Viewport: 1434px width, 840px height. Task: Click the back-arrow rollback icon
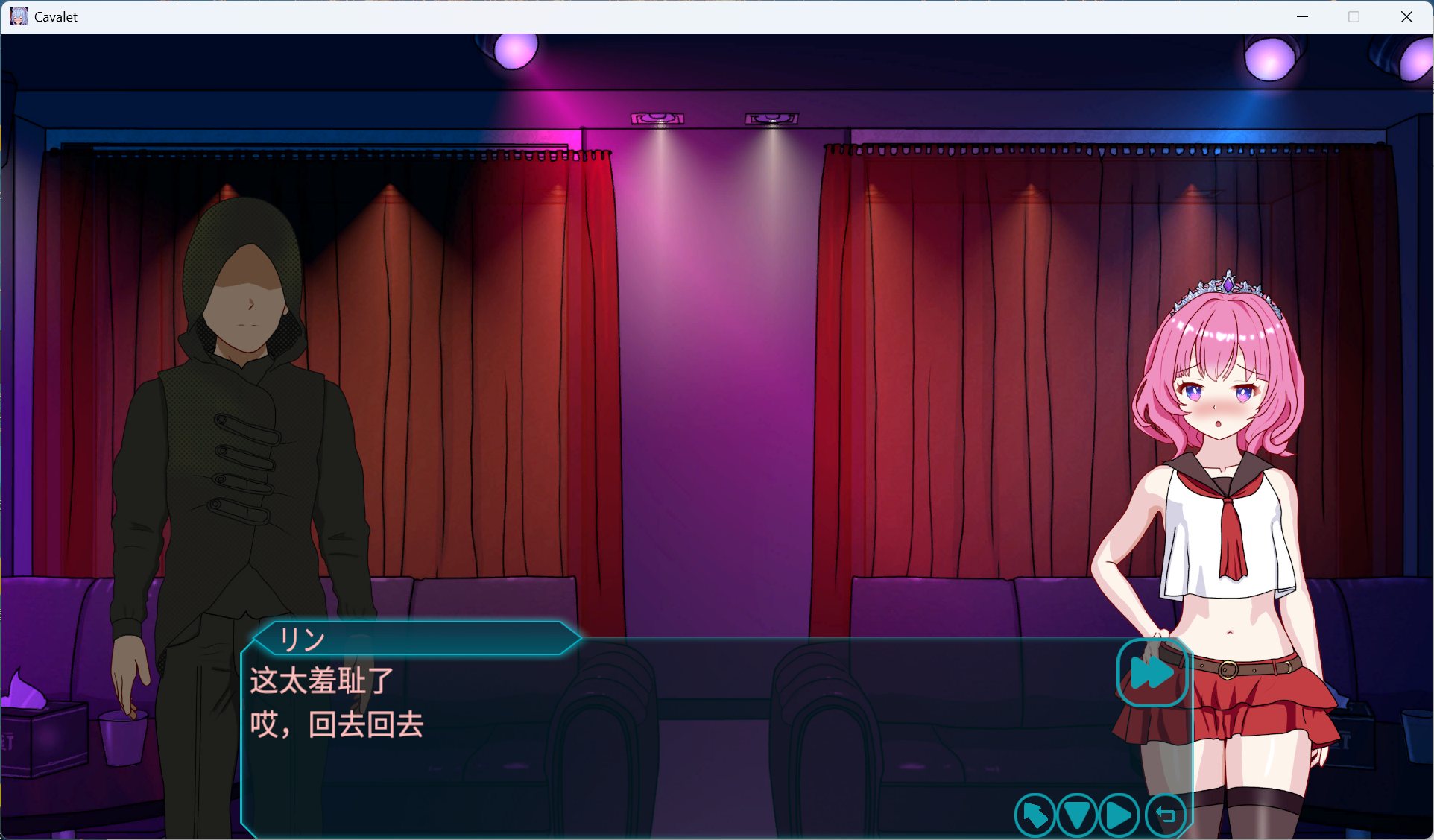pyautogui.click(x=1166, y=815)
